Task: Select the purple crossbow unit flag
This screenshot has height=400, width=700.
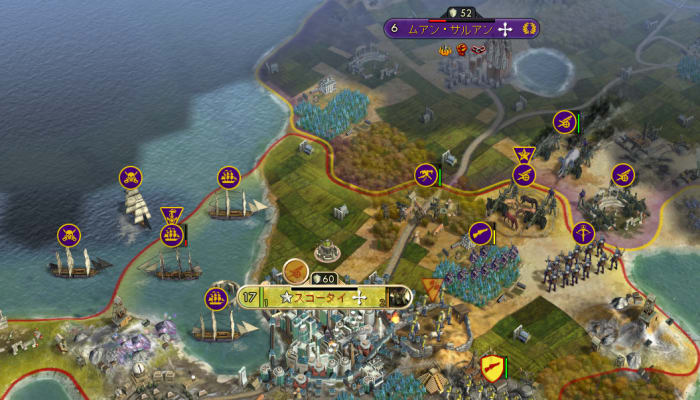Action: click(x=583, y=234)
